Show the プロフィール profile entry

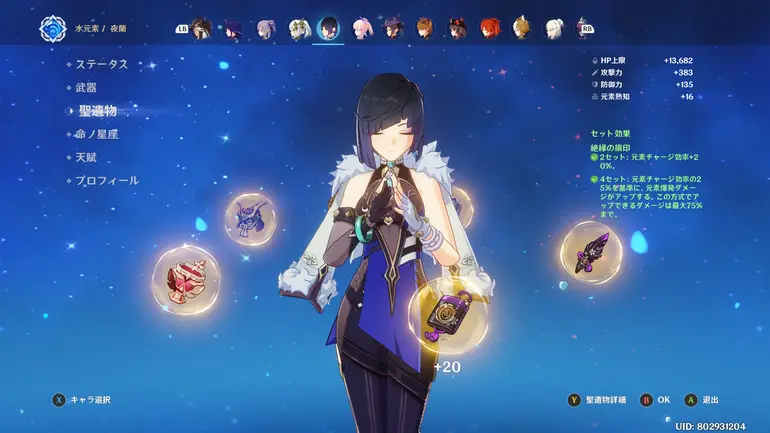pos(107,181)
